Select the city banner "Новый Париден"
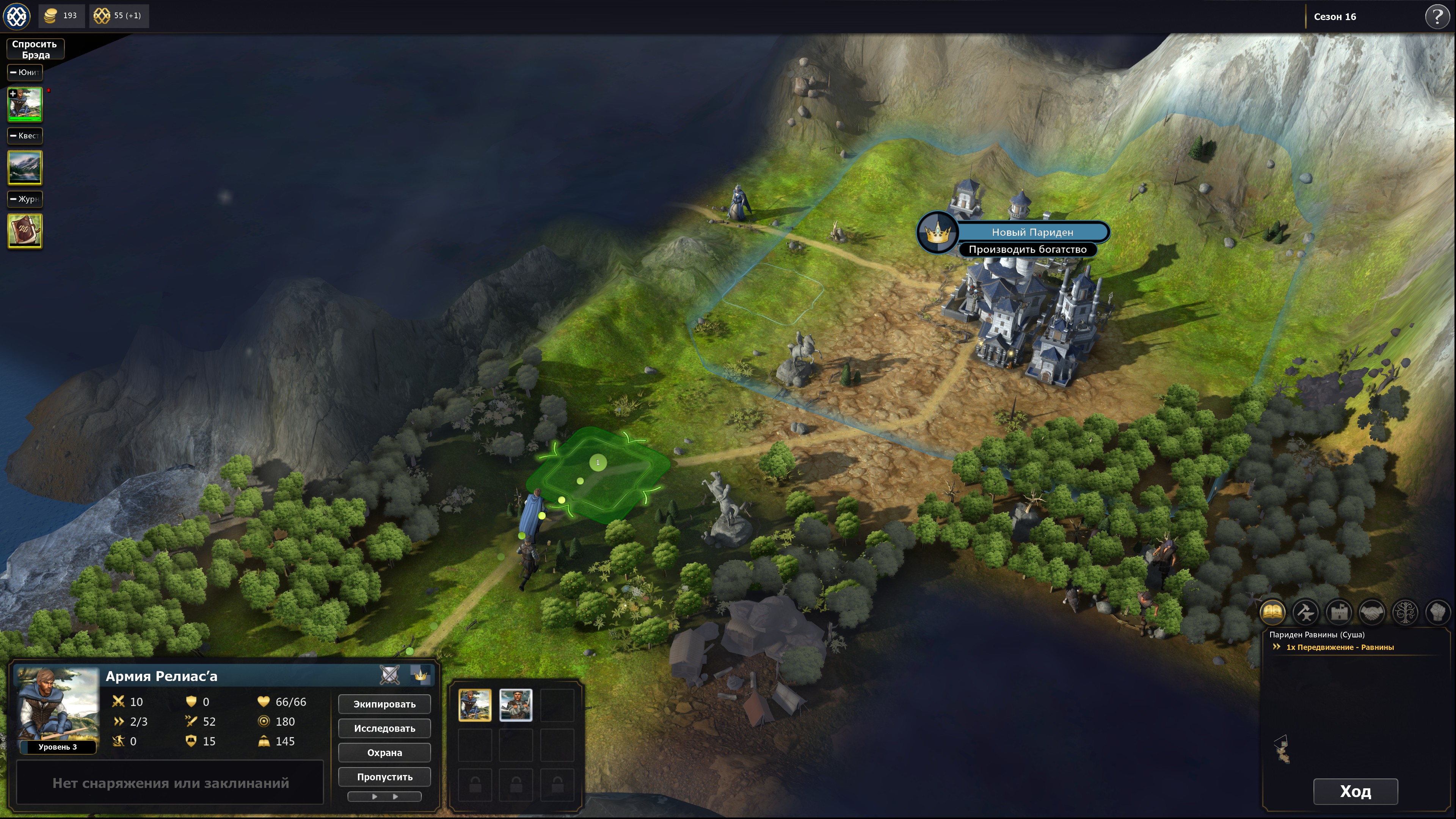 pyautogui.click(x=1031, y=232)
